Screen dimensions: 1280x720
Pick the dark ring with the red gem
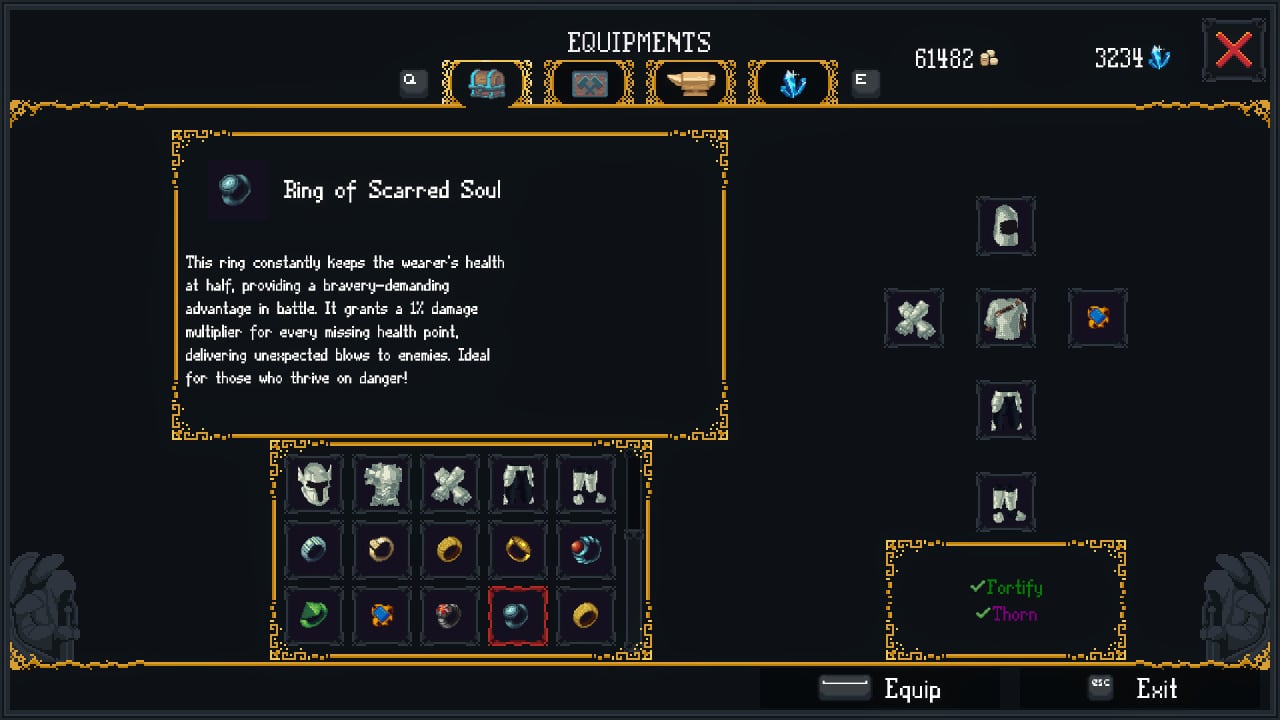pos(449,614)
